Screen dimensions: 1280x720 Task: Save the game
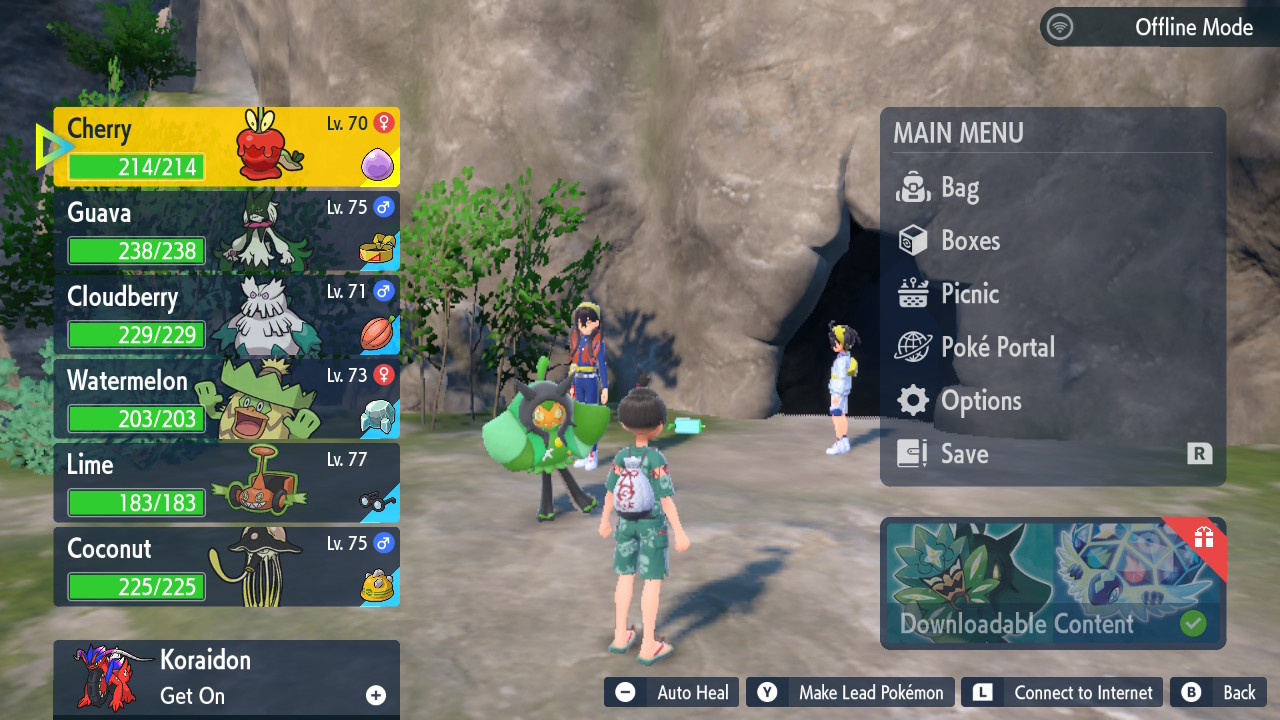(1052, 454)
